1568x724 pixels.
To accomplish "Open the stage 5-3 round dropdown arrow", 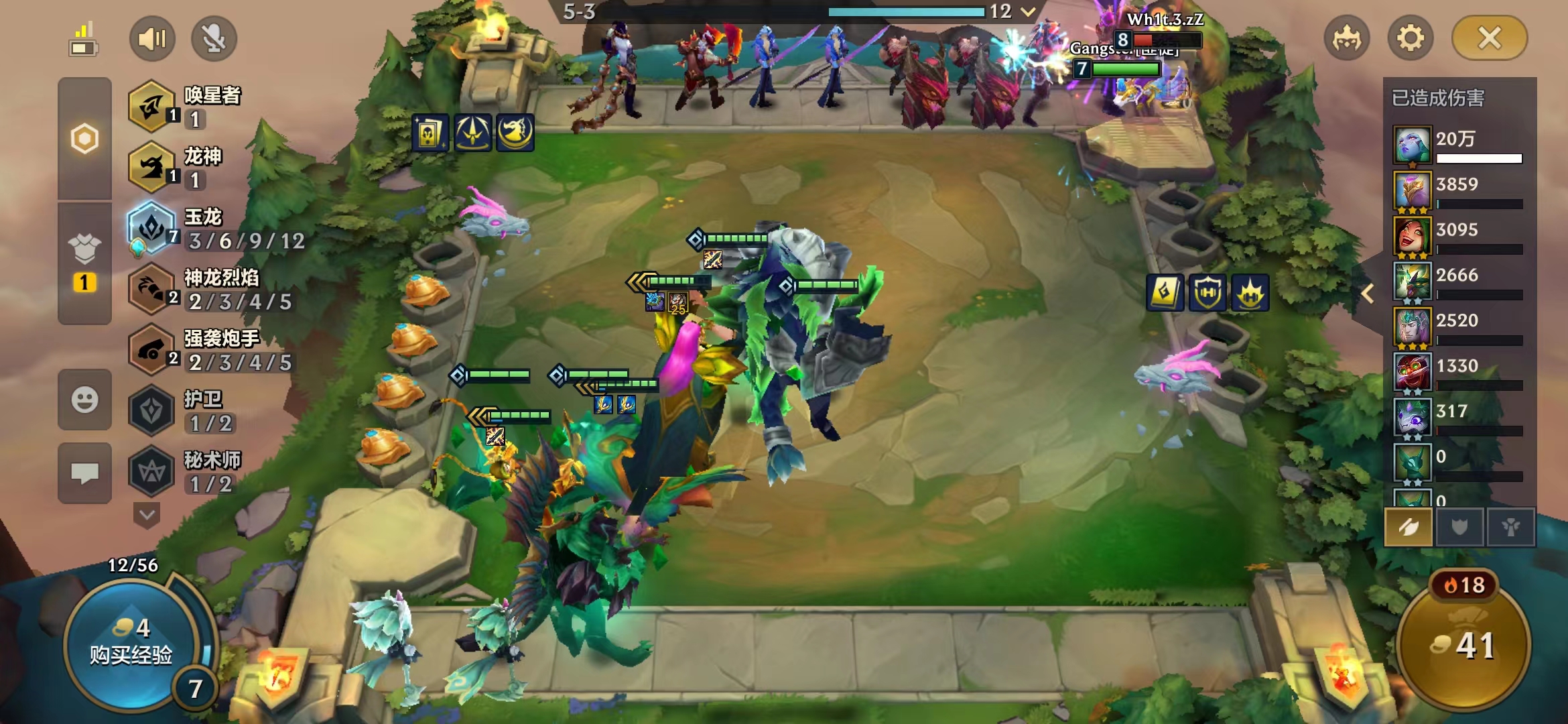I will pyautogui.click(x=1028, y=11).
